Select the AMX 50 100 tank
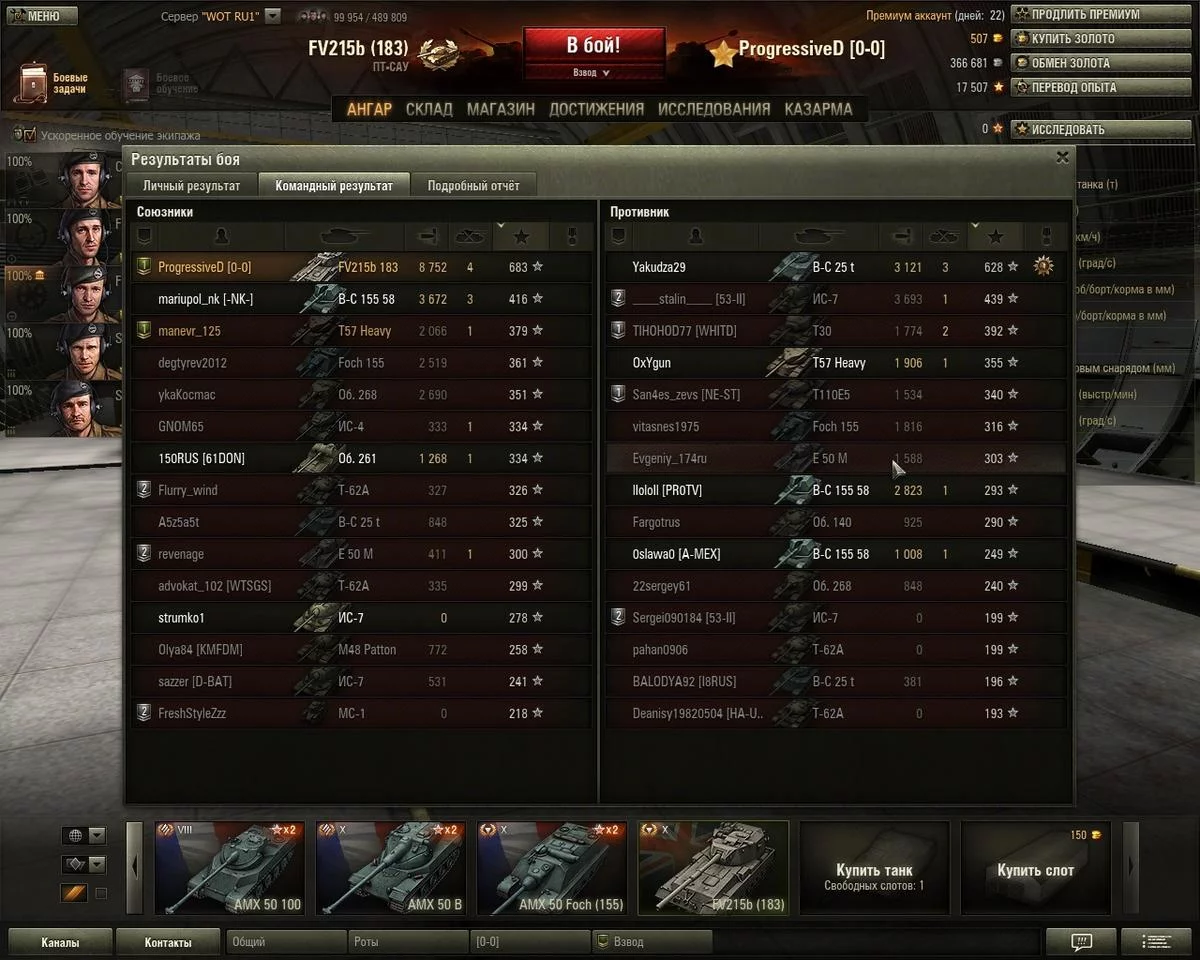This screenshot has height=960, width=1200. tap(229, 867)
